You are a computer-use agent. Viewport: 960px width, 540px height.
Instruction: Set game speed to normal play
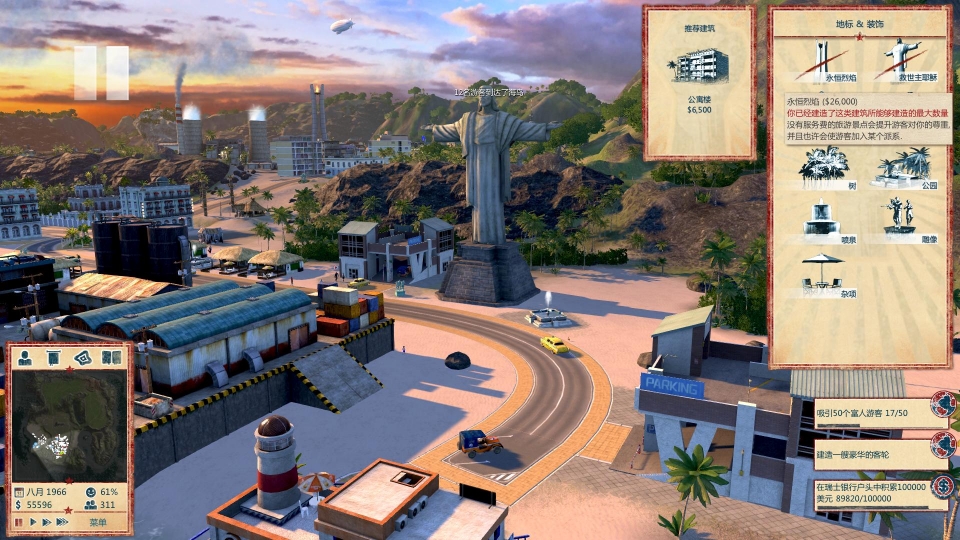pos(32,522)
